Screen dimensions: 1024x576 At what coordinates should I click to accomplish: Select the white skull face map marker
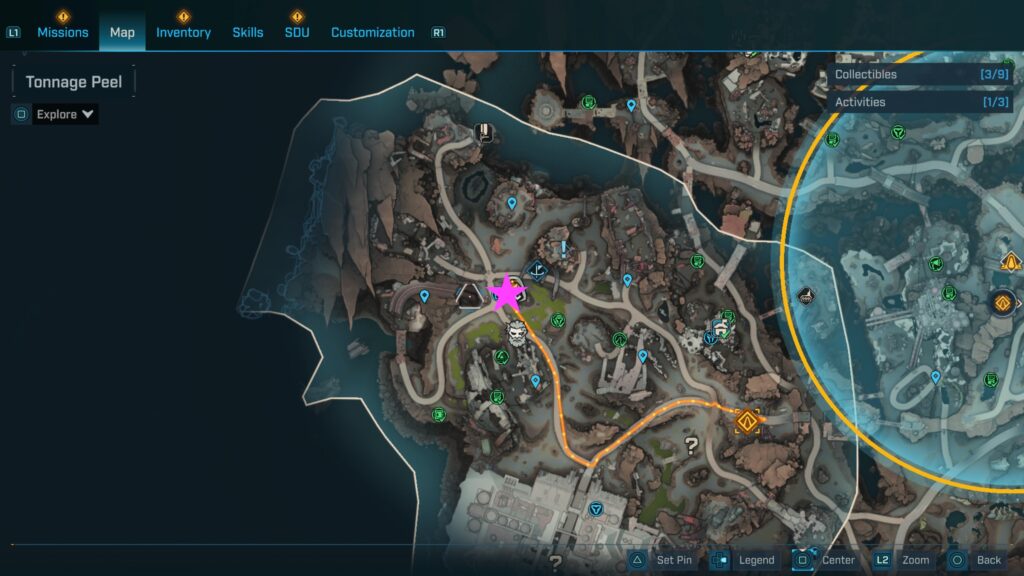(x=517, y=333)
